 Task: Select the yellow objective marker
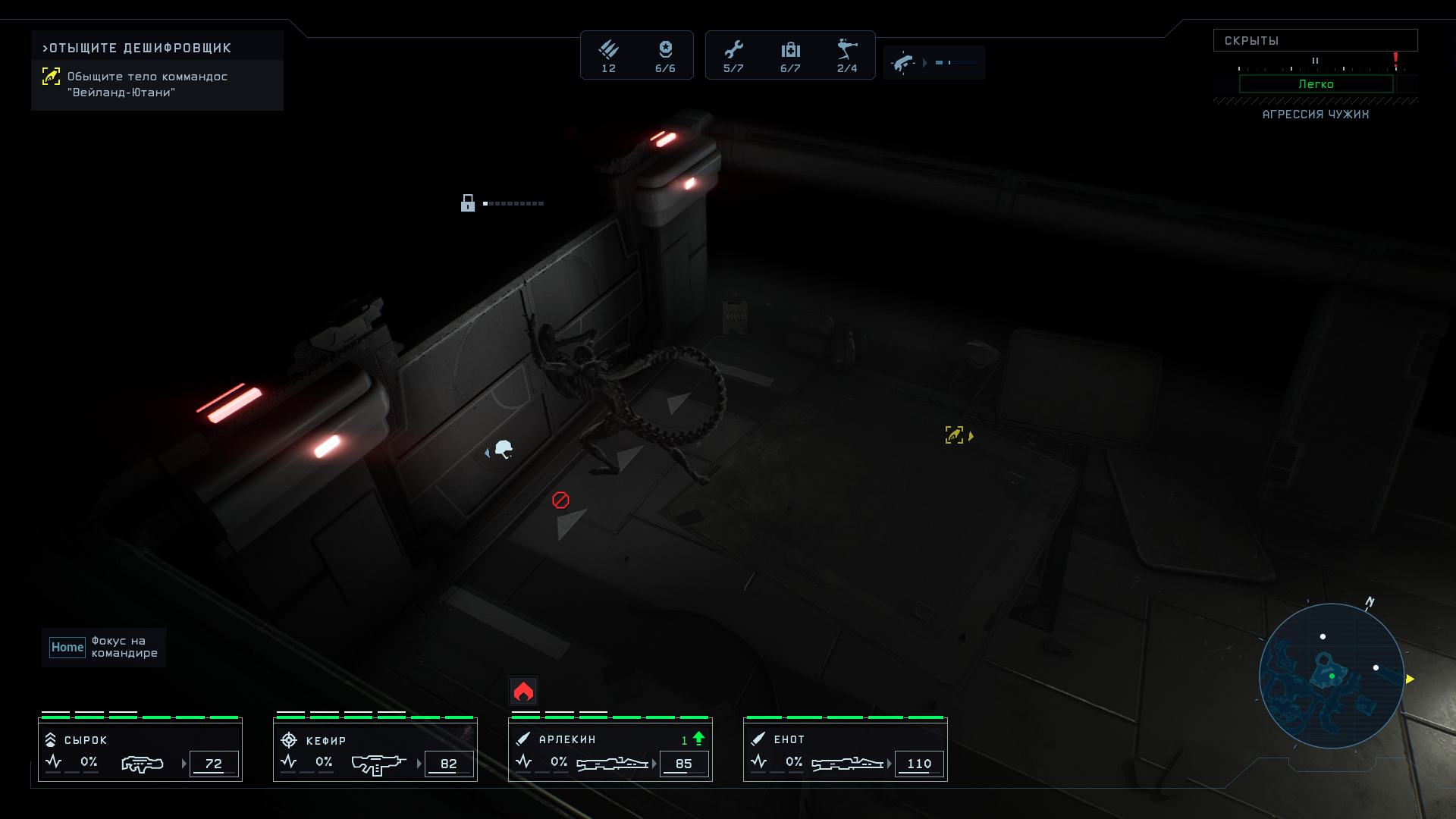[955, 435]
